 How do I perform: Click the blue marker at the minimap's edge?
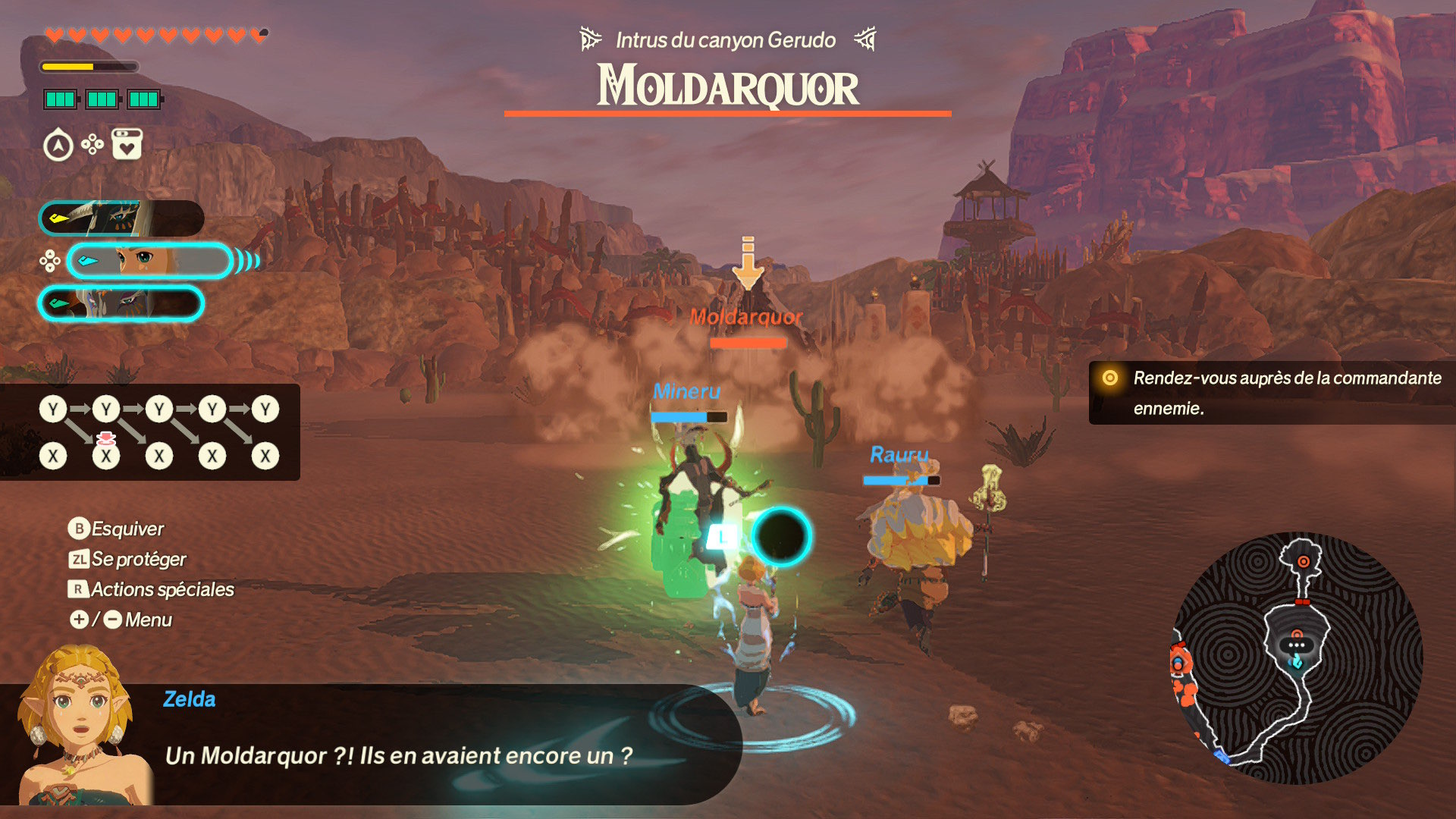click(1221, 755)
